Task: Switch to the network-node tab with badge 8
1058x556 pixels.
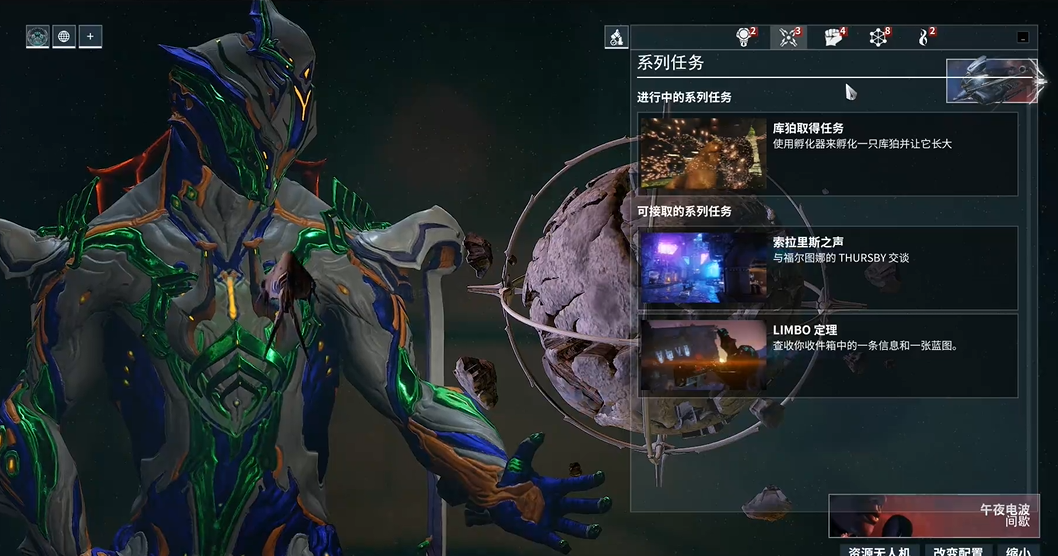Action: (879, 38)
